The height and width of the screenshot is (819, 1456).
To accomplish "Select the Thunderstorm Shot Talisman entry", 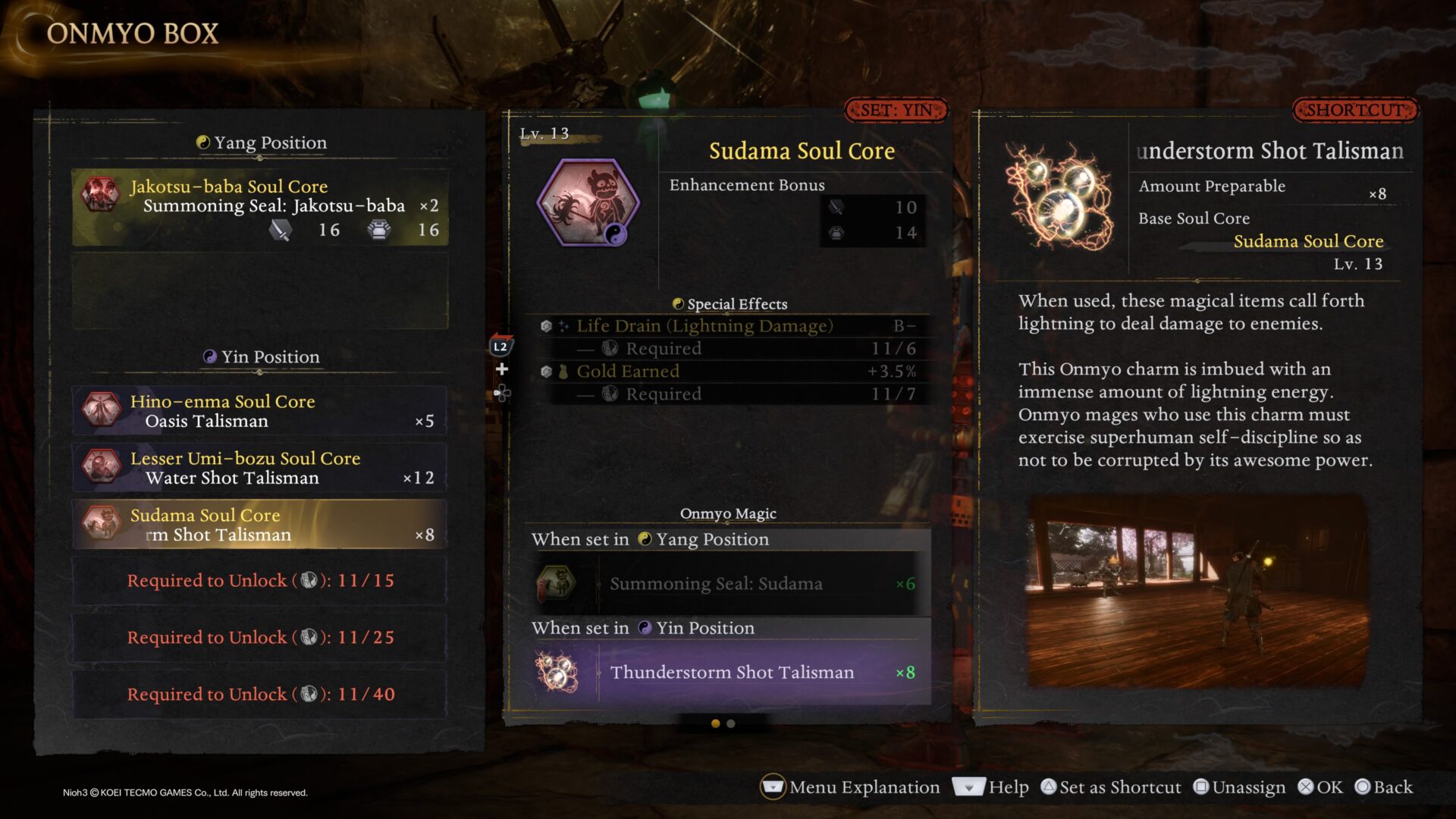I will coord(726,673).
